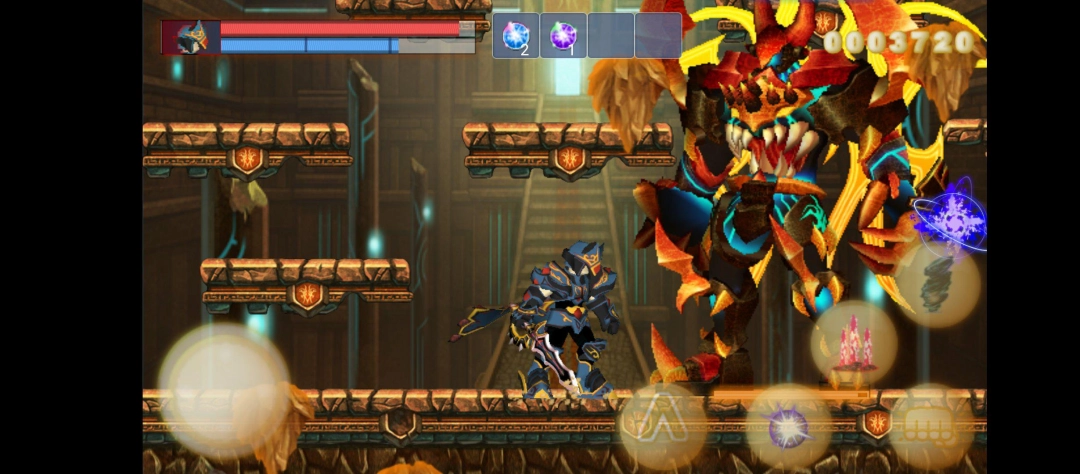The width and height of the screenshot is (1080, 474).
Task: Activate the tornado skill button
Action: (x=937, y=285)
